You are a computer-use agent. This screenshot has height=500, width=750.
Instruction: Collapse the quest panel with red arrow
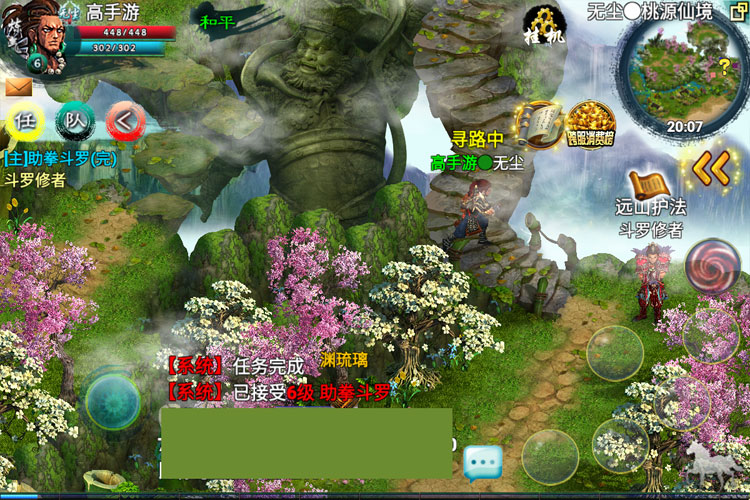click(125, 121)
